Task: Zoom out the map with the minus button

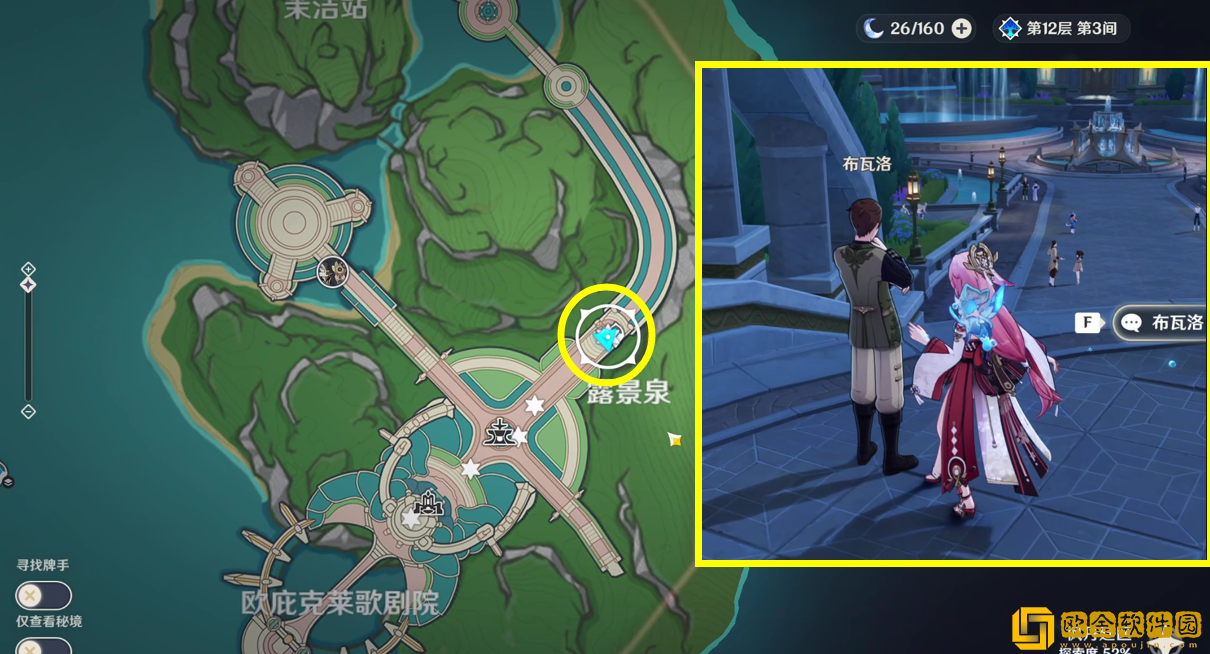Action: [x=28, y=411]
